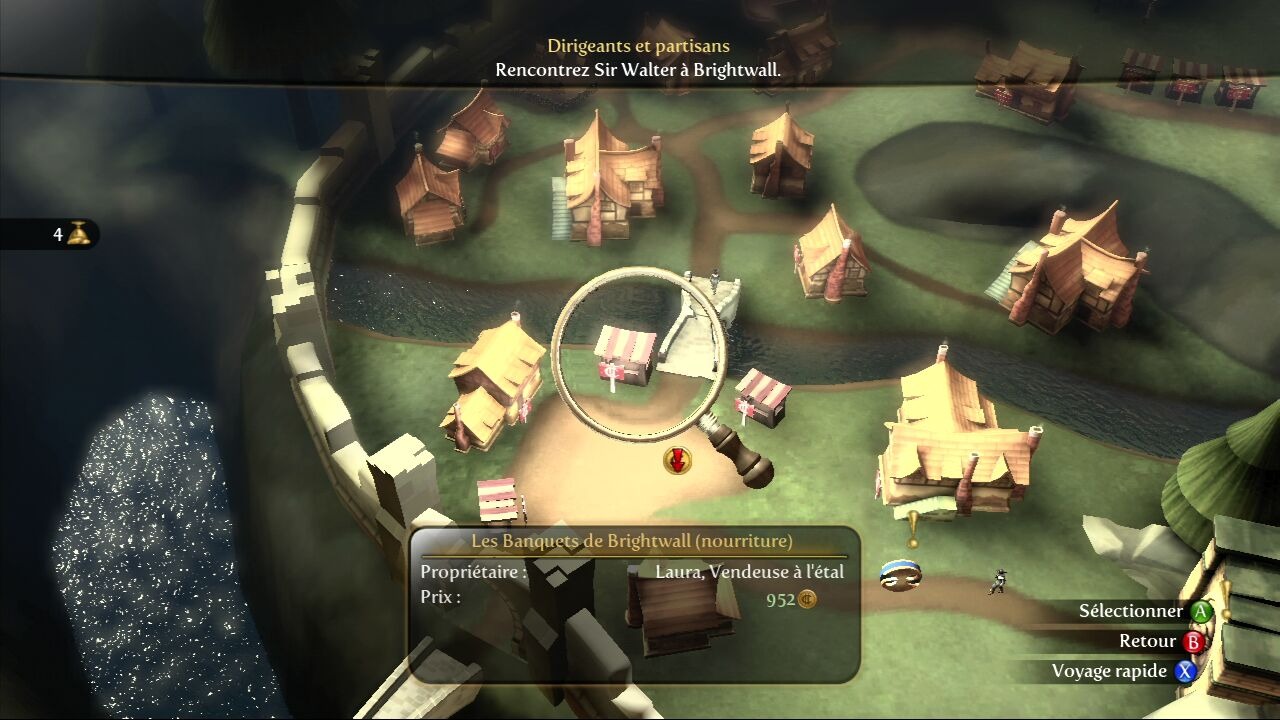Activate the Voyage rapide option
The height and width of the screenshot is (720, 1280).
click(x=1123, y=671)
